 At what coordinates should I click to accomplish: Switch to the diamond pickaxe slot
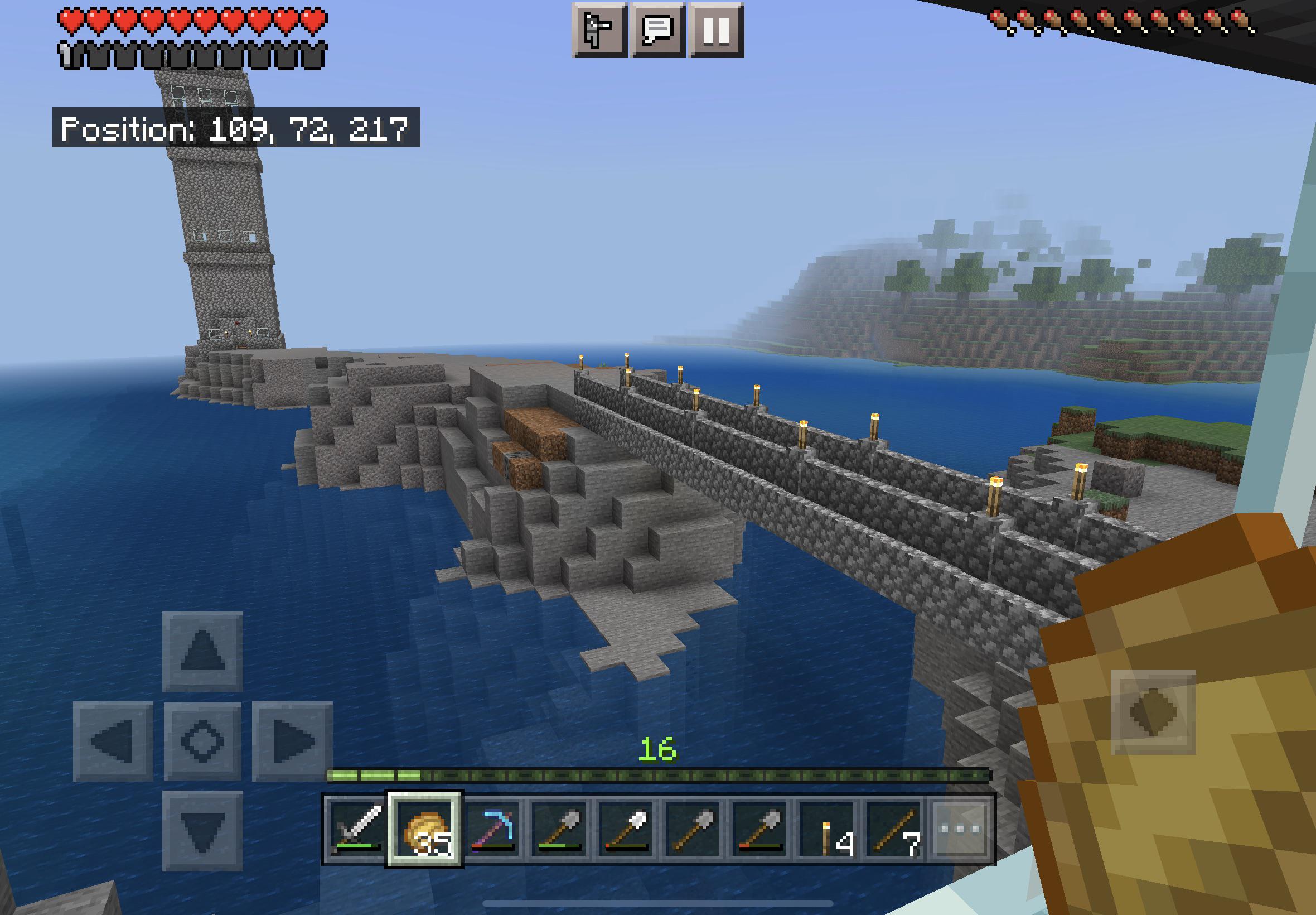click(492, 829)
